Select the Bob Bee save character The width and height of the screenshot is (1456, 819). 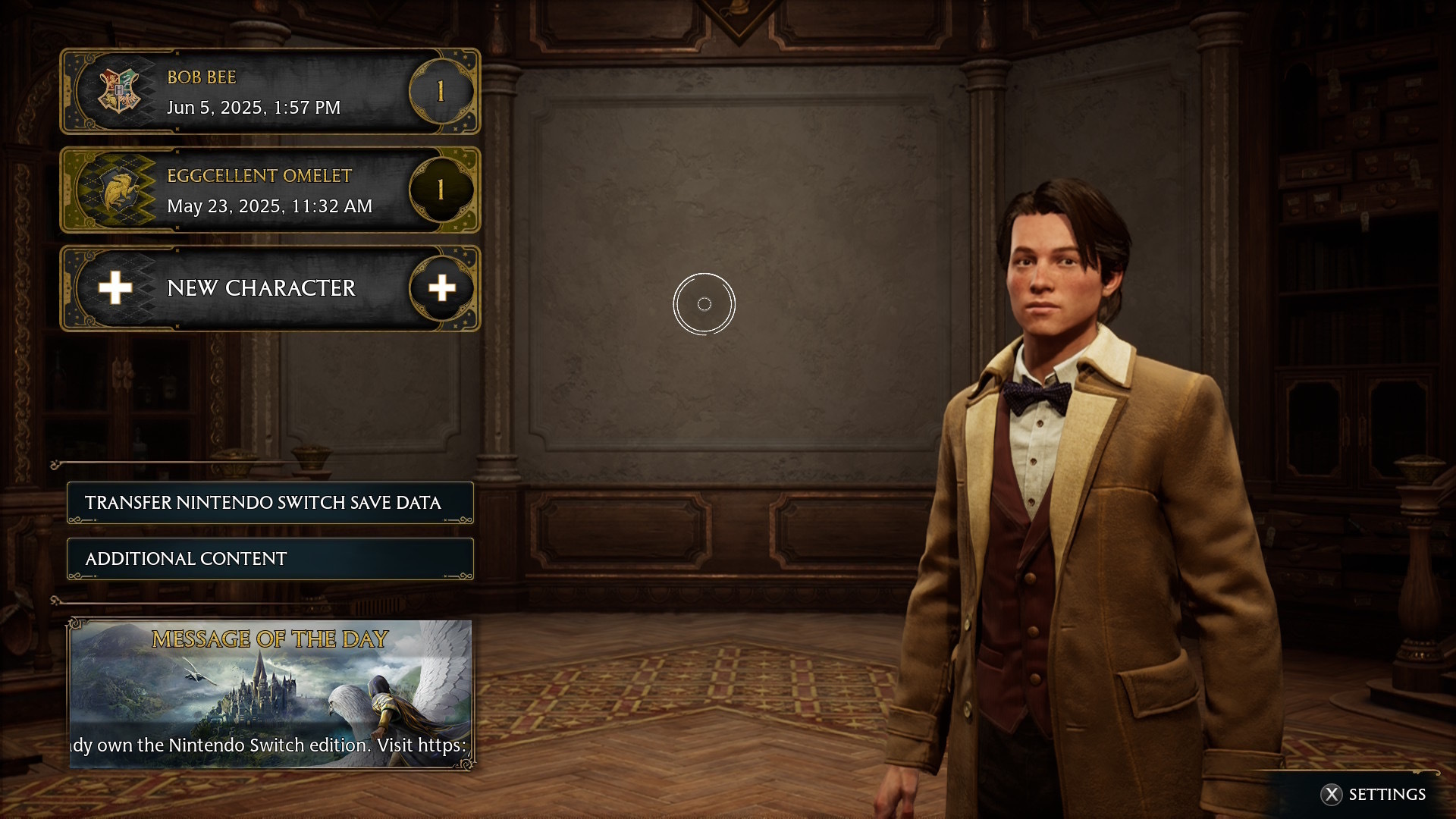point(269,92)
